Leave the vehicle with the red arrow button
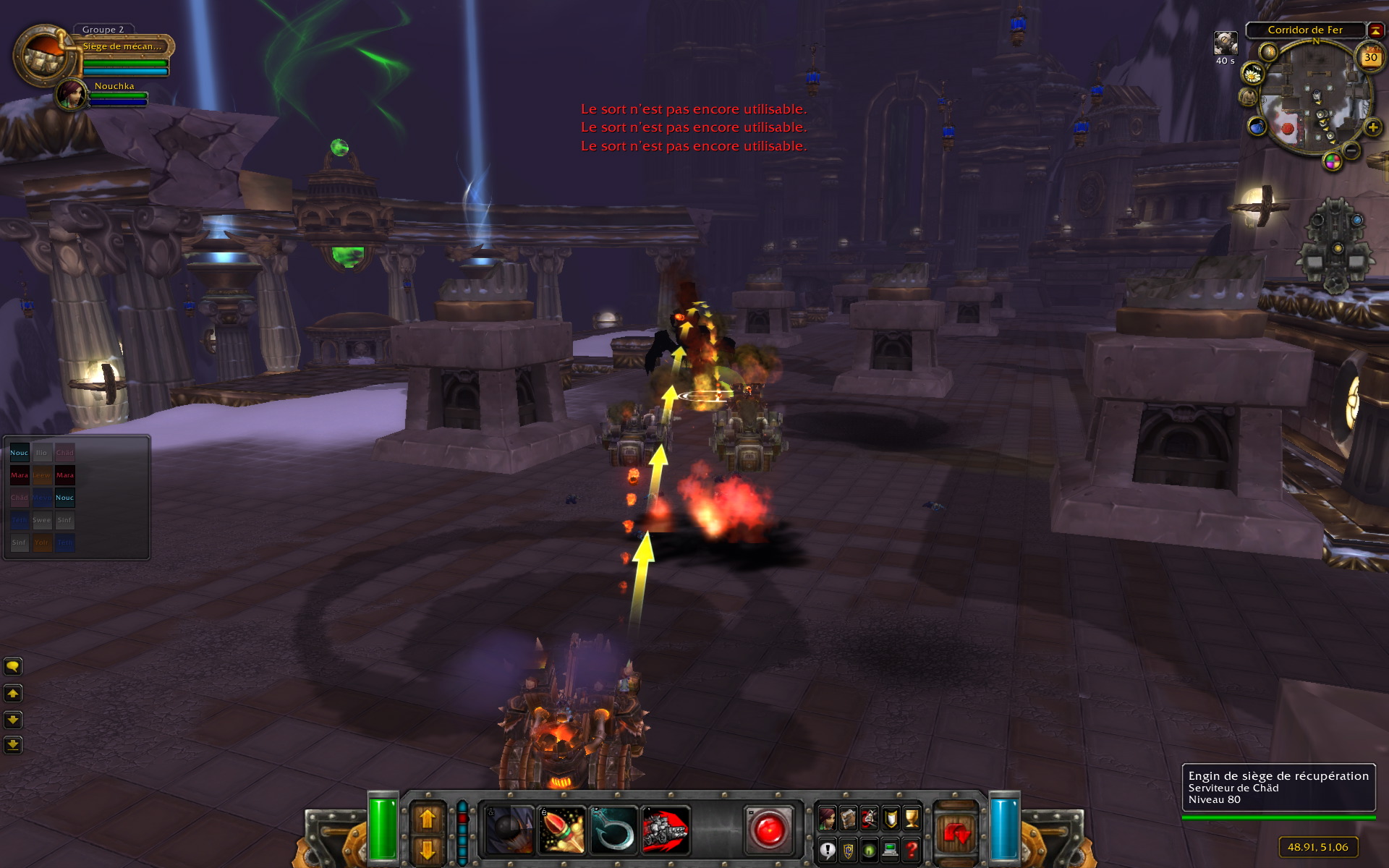The height and width of the screenshot is (868, 1389). [956, 833]
